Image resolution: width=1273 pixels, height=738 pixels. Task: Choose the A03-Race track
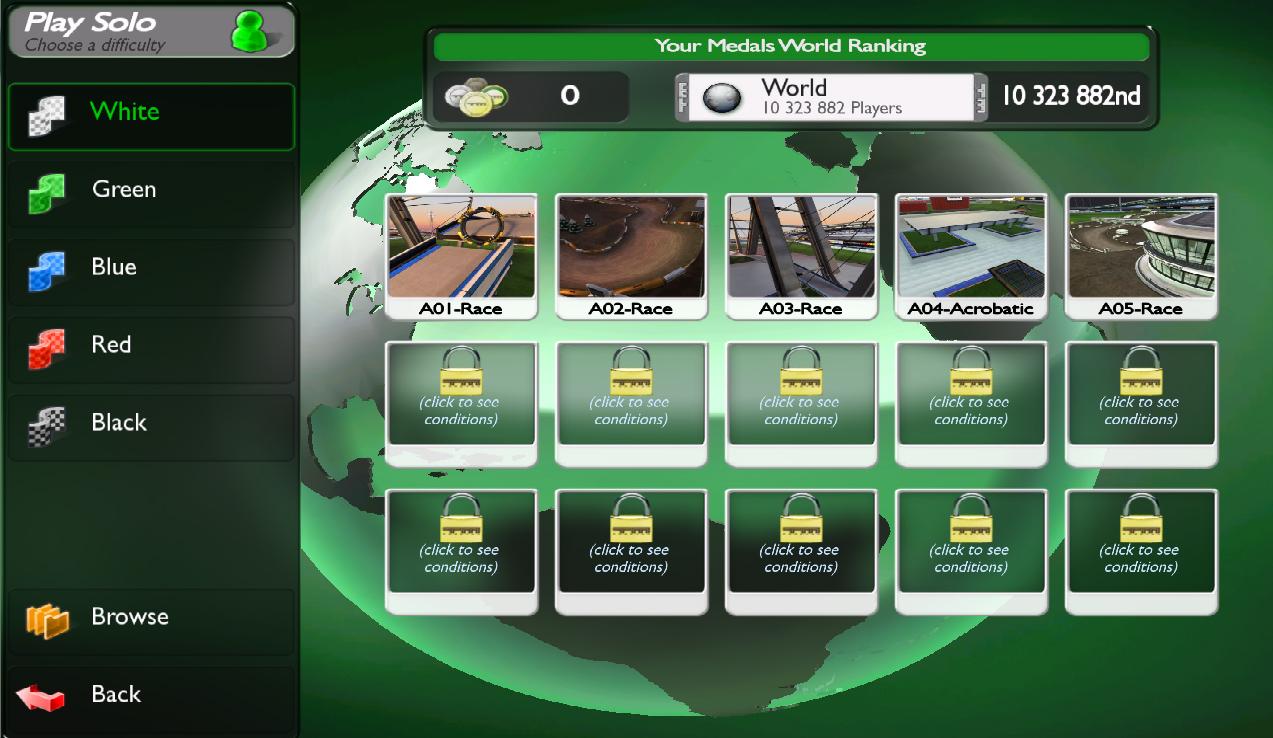(x=801, y=255)
